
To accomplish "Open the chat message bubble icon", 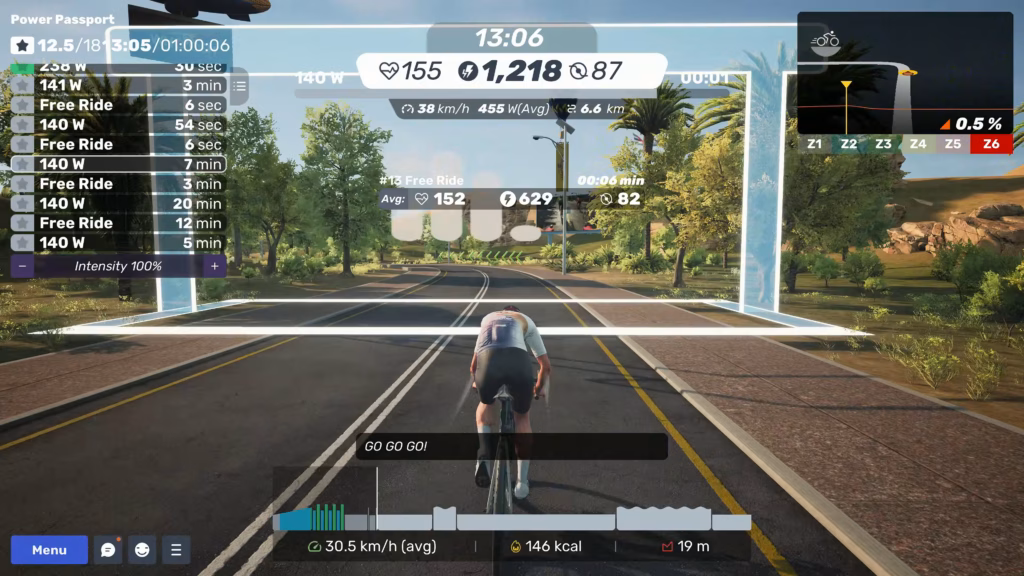I will [x=108, y=550].
